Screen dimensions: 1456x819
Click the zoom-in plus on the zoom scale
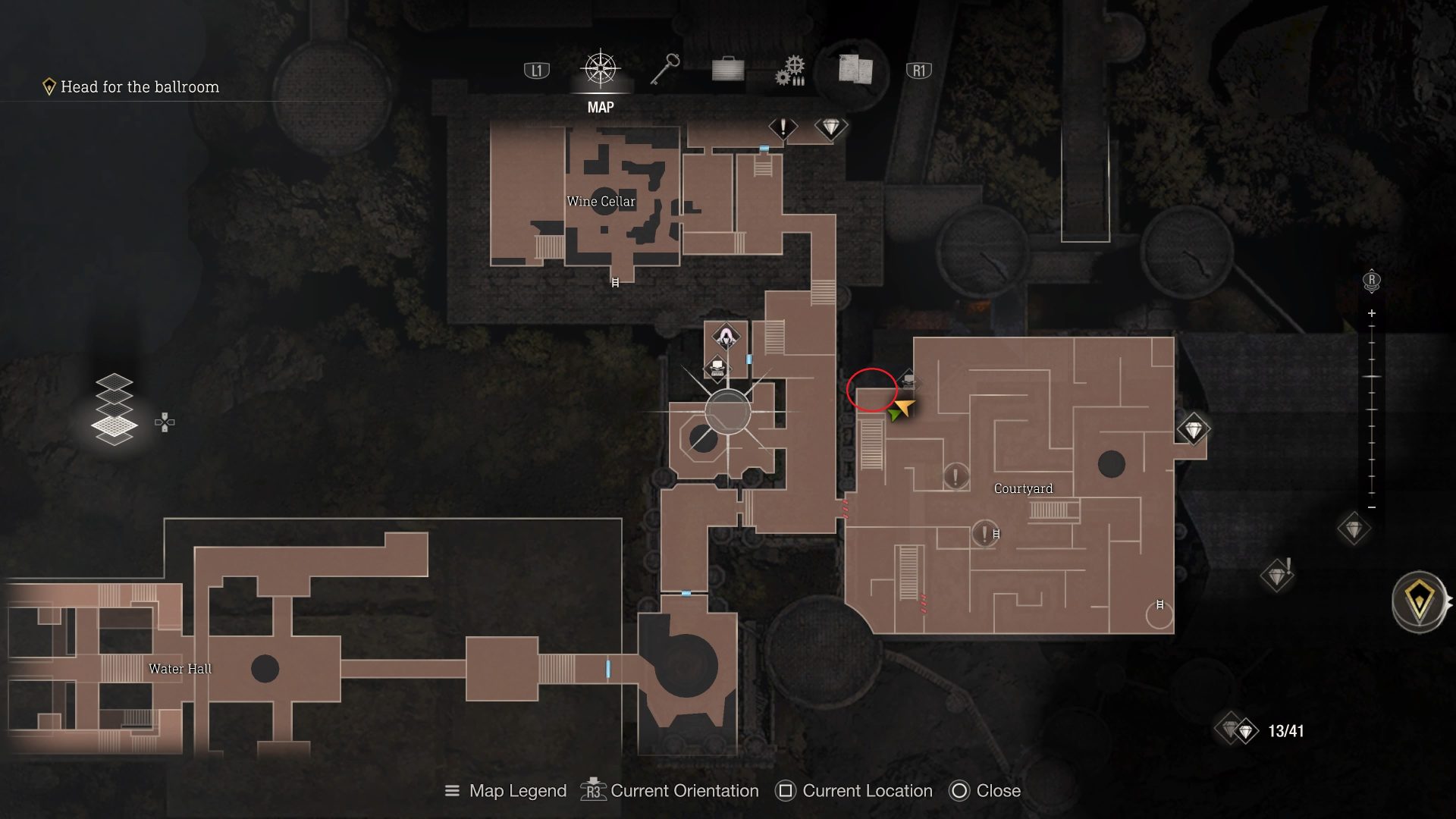[1371, 313]
